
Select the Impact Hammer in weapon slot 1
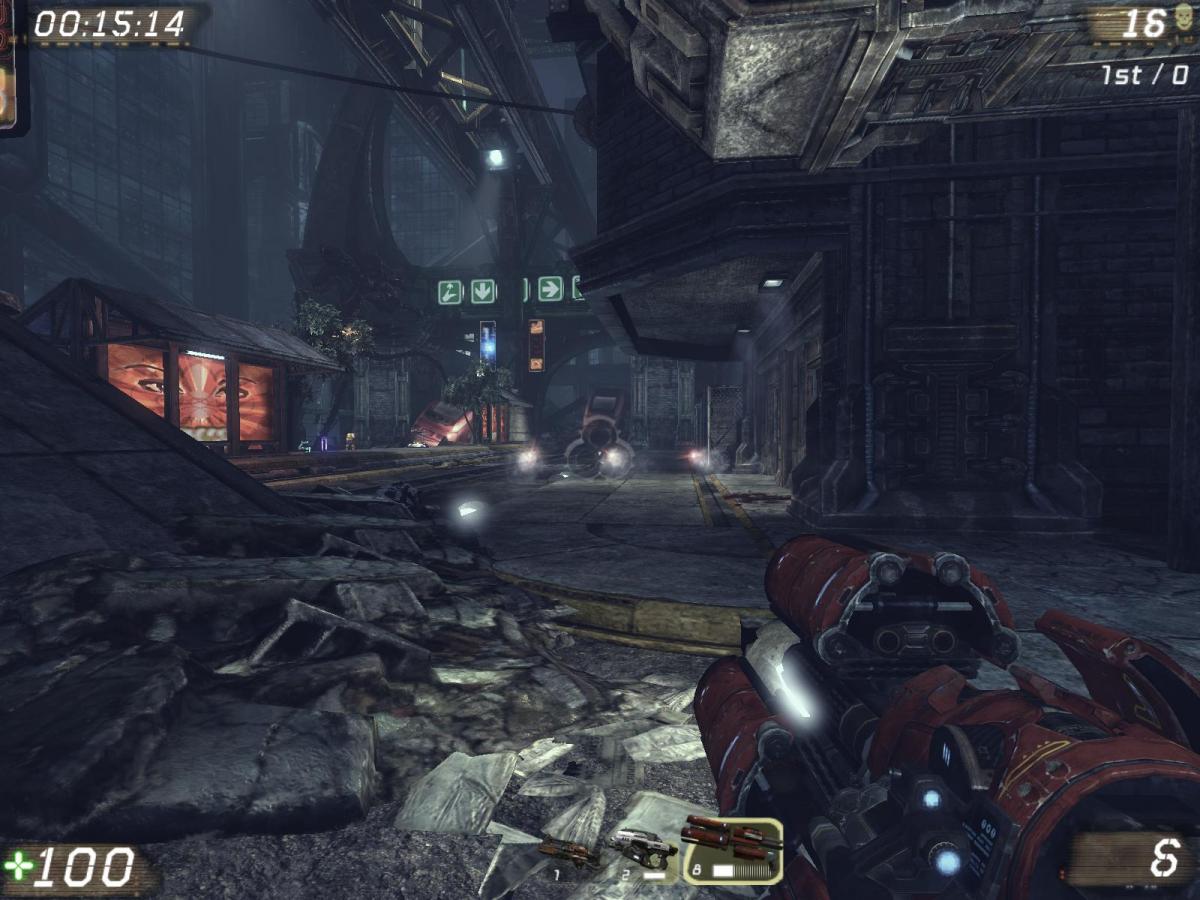(x=569, y=853)
